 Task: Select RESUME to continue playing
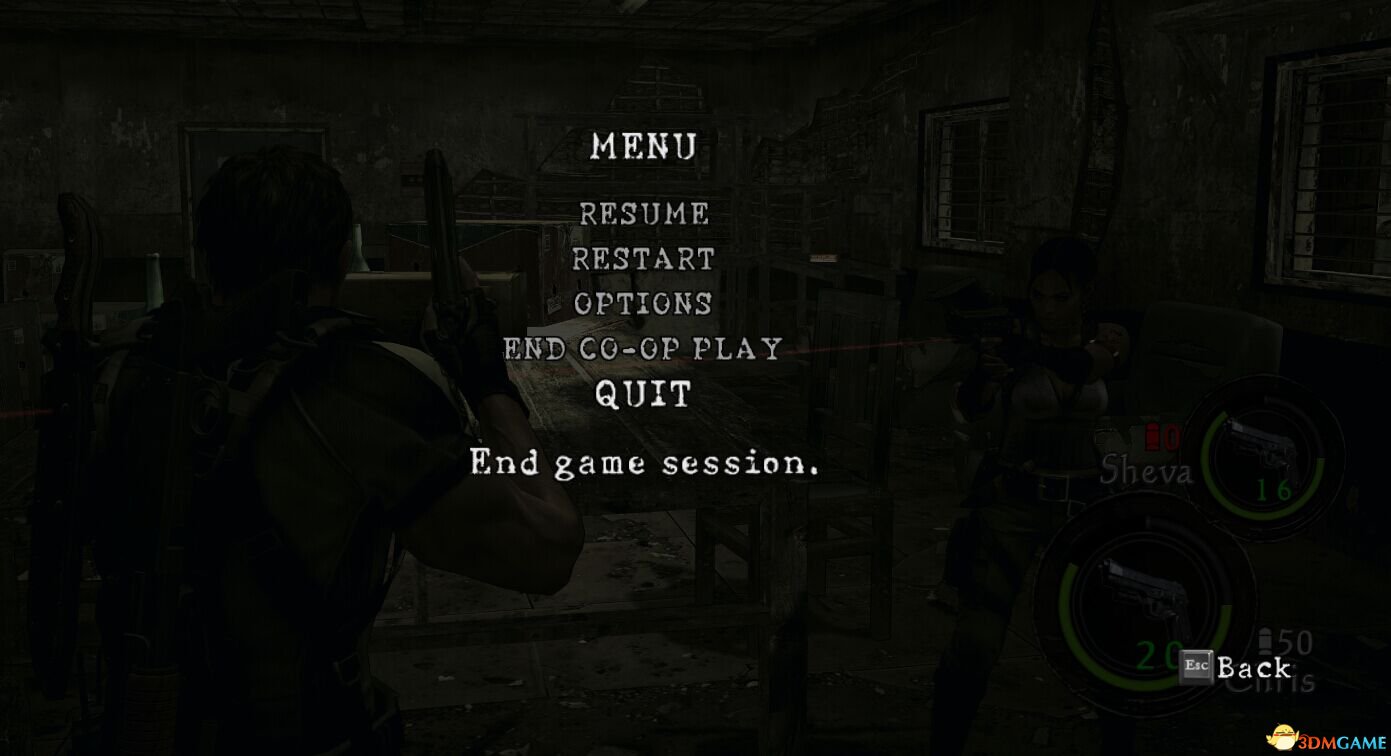(x=644, y=214)
